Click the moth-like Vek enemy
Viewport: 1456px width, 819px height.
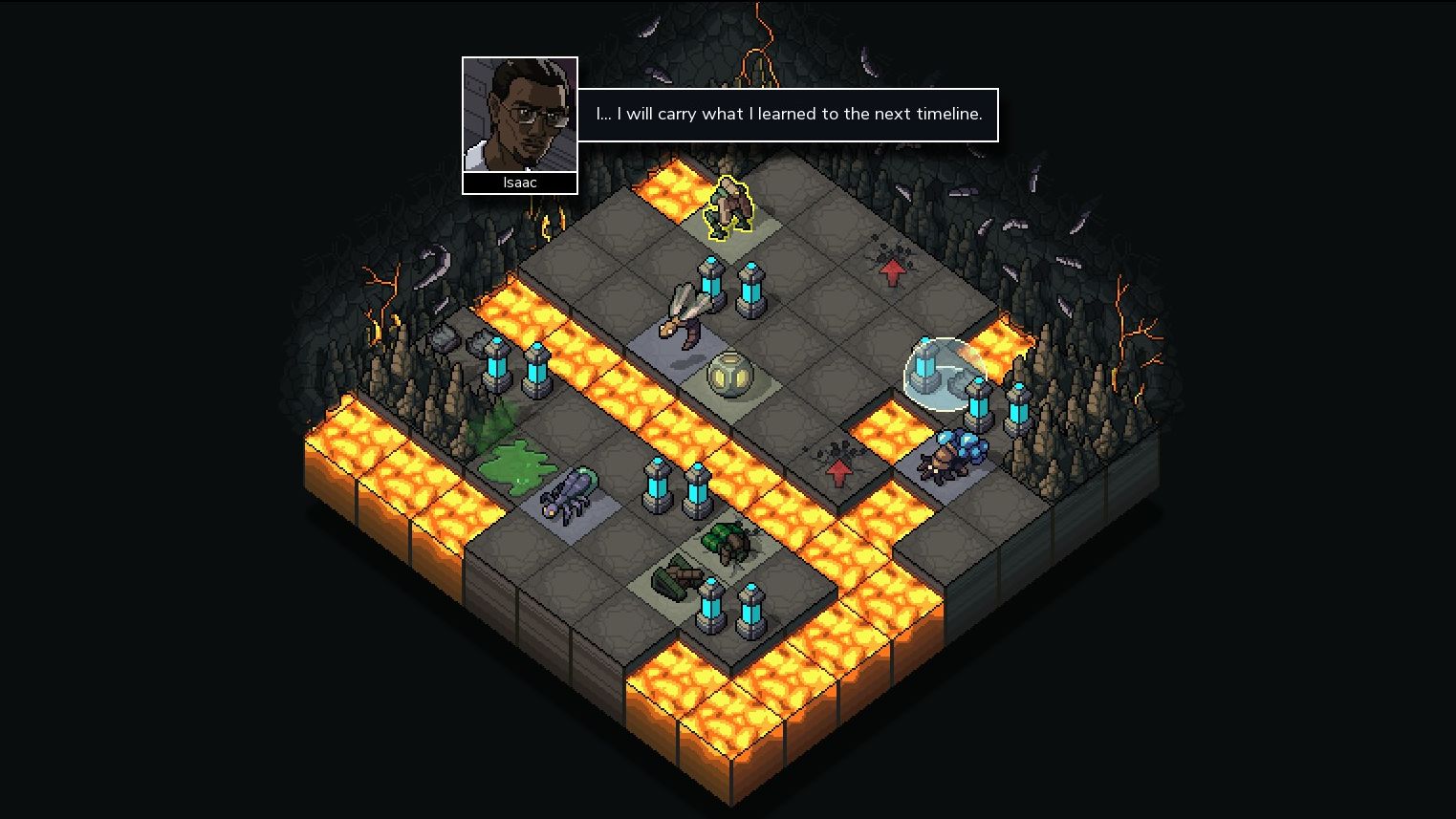684,315
